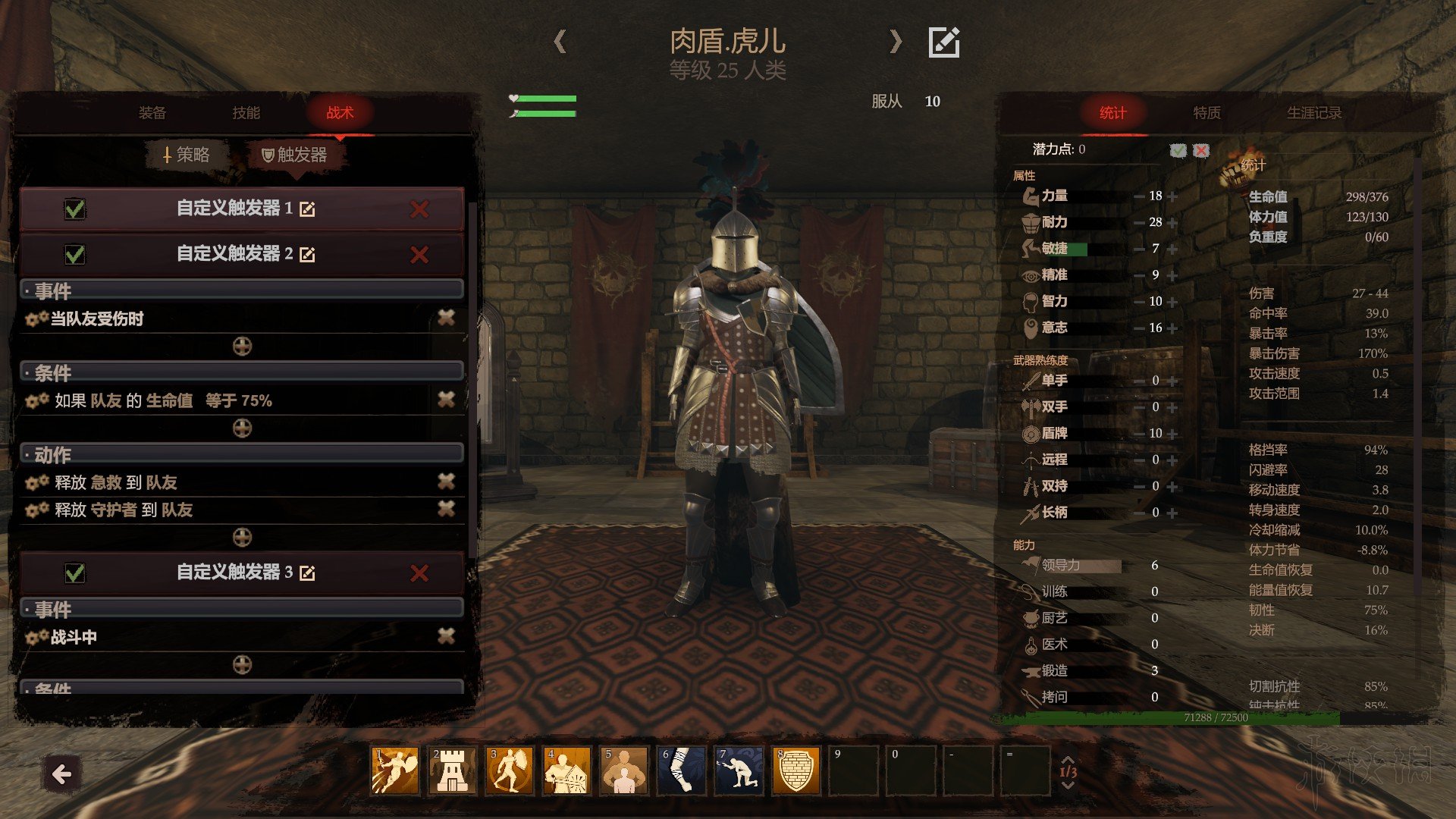The height and width of the screenshot is (819, 1456).
Task: Decrease 耐力 attribute with minus button
Action: click(1139, 223)
